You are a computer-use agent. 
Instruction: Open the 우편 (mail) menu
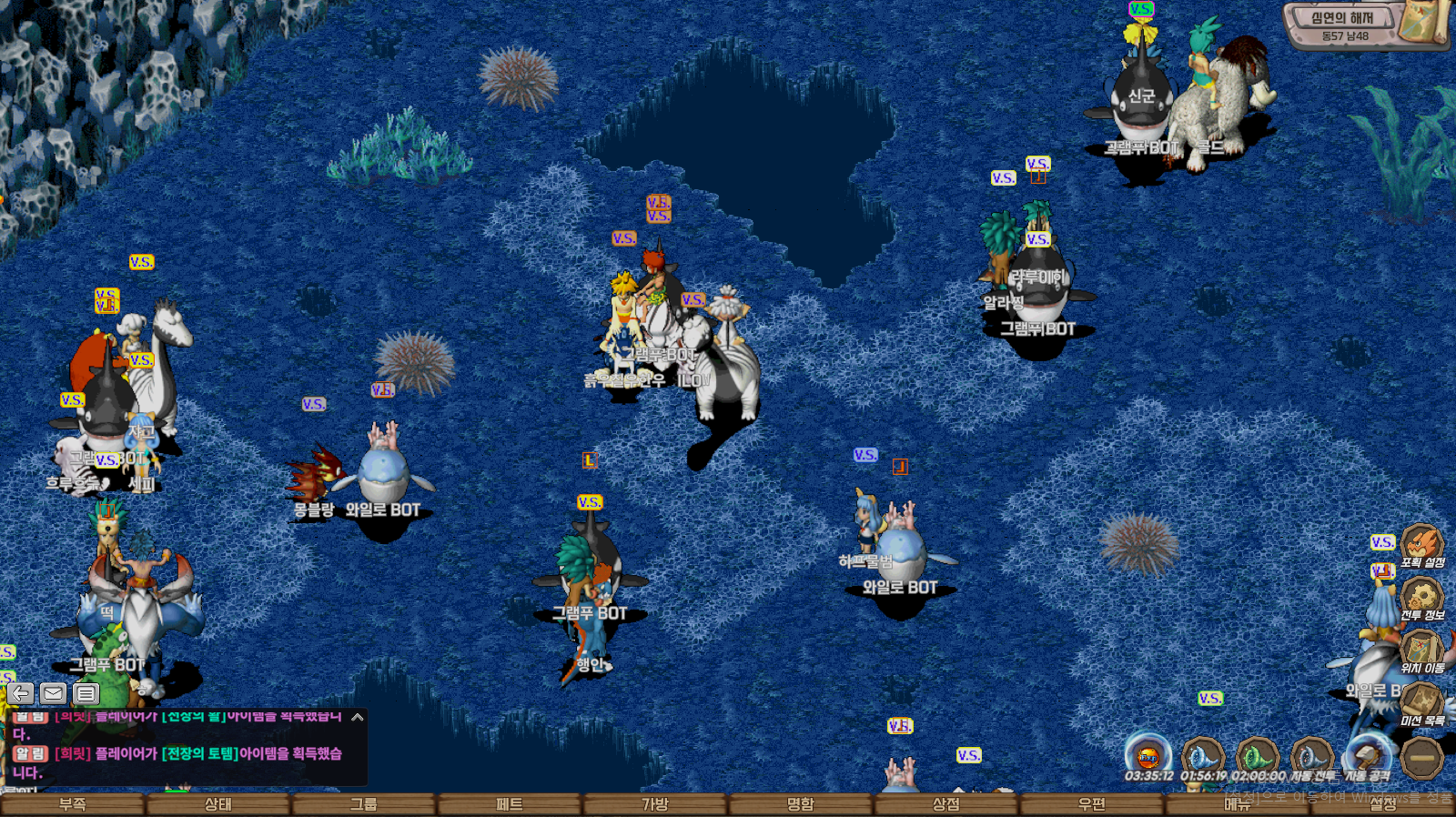click(x=1092, y=804)
